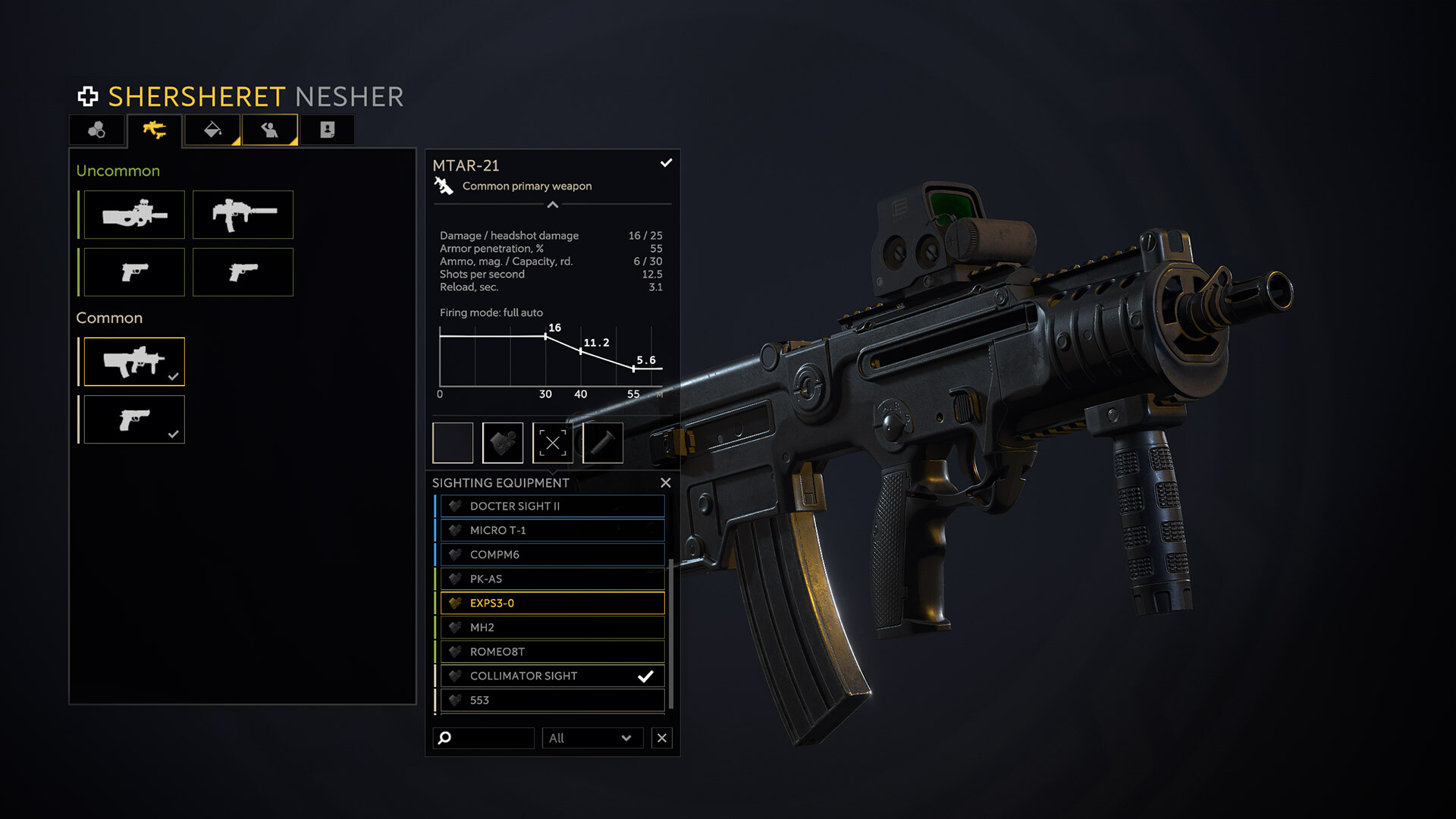This screenshot has width=1456, height=819.
Task: Pick the PK-AS sight entry
Action: coord(552,579)
